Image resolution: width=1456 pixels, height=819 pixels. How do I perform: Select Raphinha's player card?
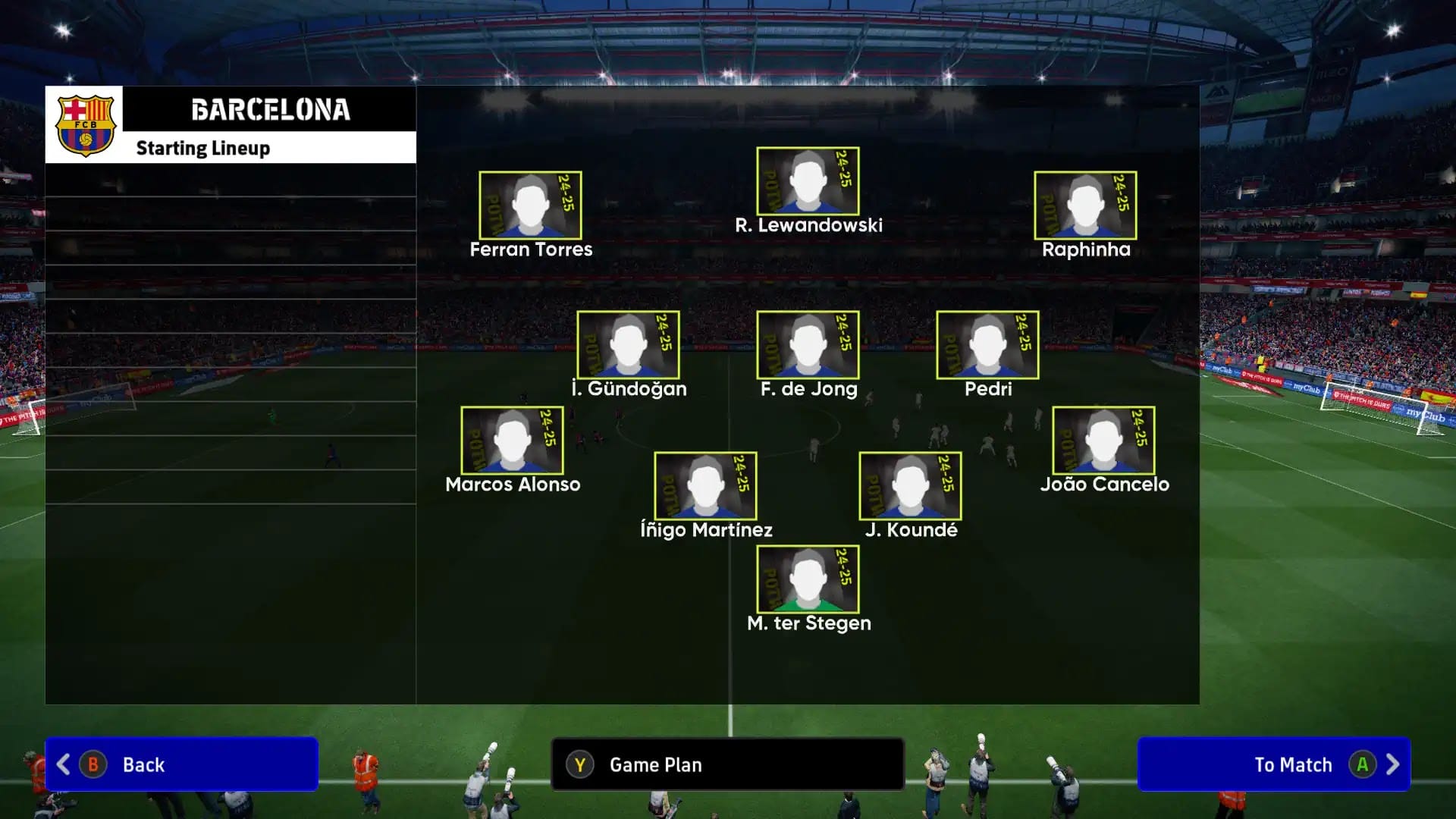[x=1085, y=206]
